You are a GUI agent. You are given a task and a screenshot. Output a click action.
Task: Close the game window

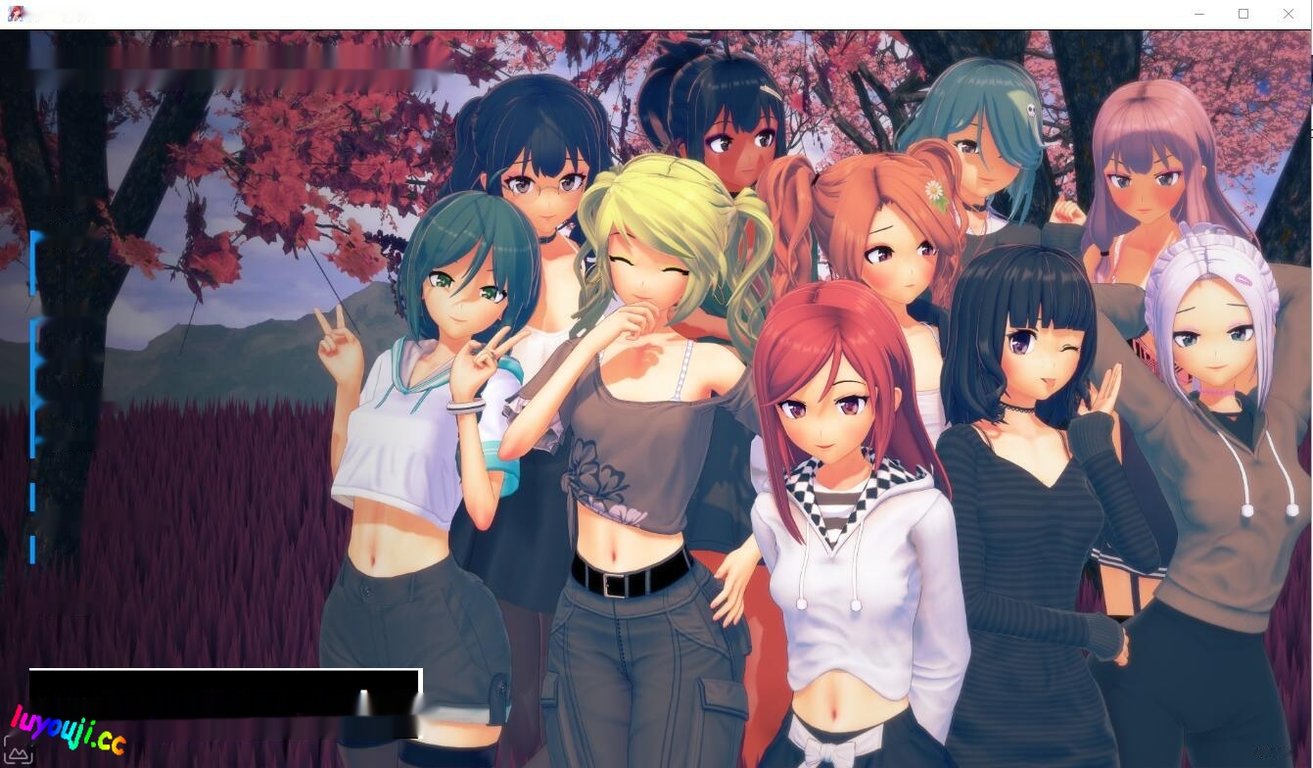(x=1289, y=14)
